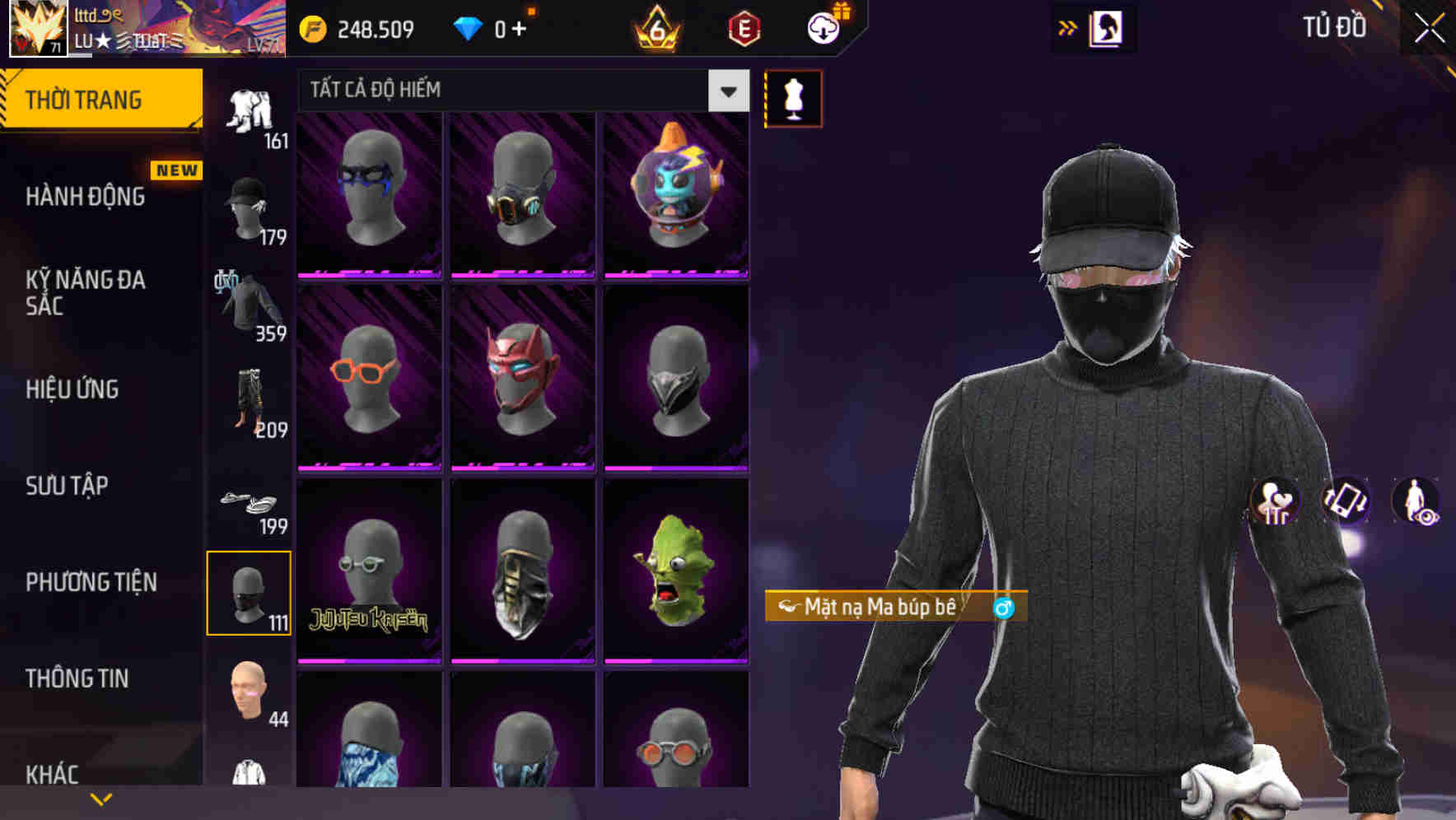Click the red E badge icon
The width and height of the screenshot is (1456, 820).
(x=745, y=30)
